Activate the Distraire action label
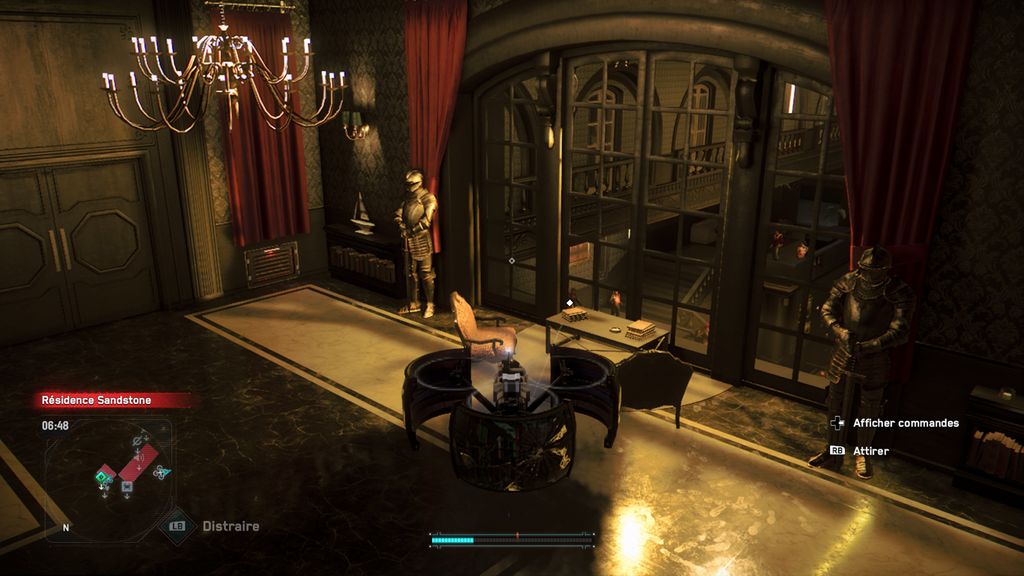Viewport: 1024px width, 576px height. (231, 526)
